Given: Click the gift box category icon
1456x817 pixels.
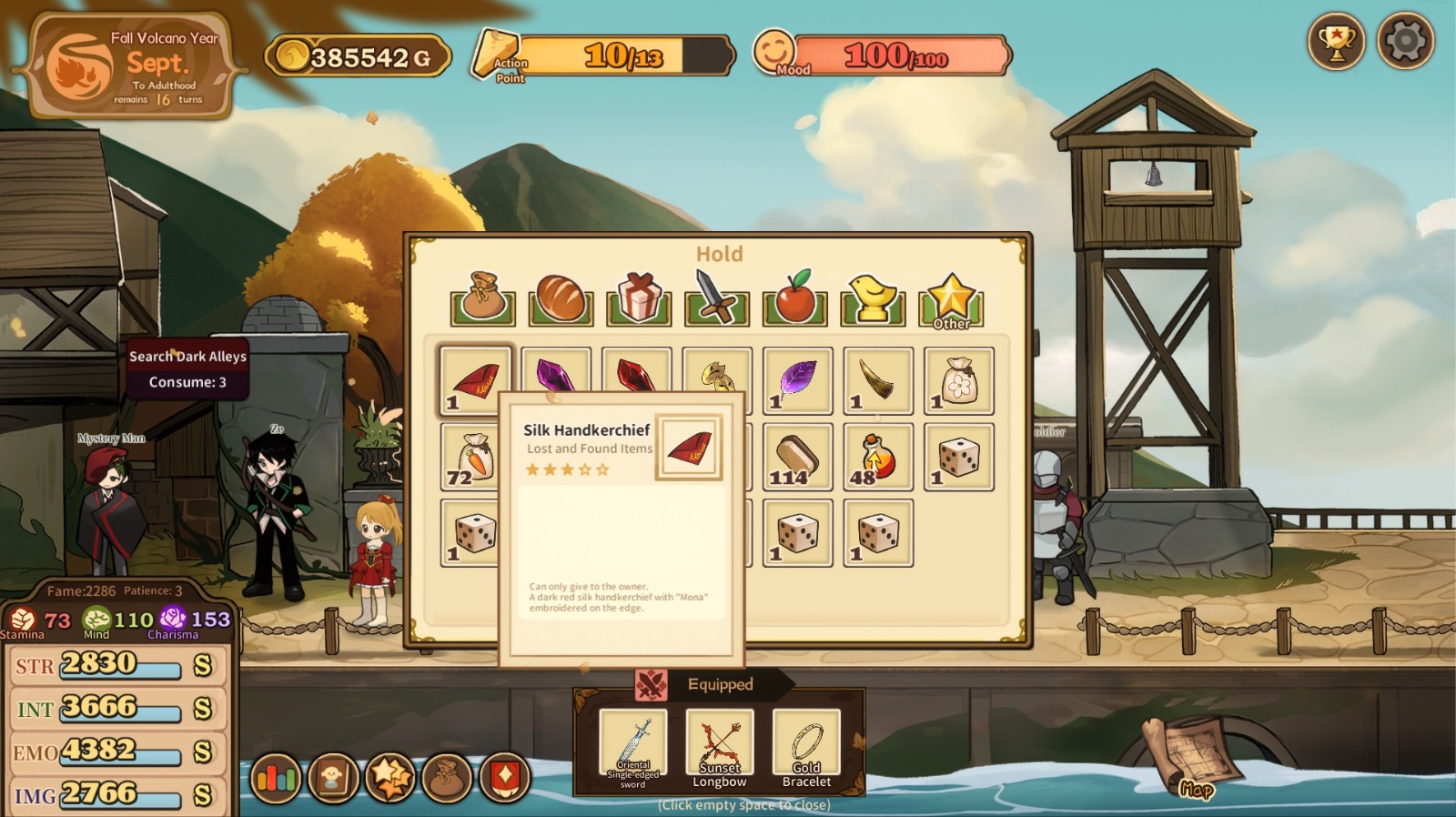Looking at the screenshot, I should [637, 298].
